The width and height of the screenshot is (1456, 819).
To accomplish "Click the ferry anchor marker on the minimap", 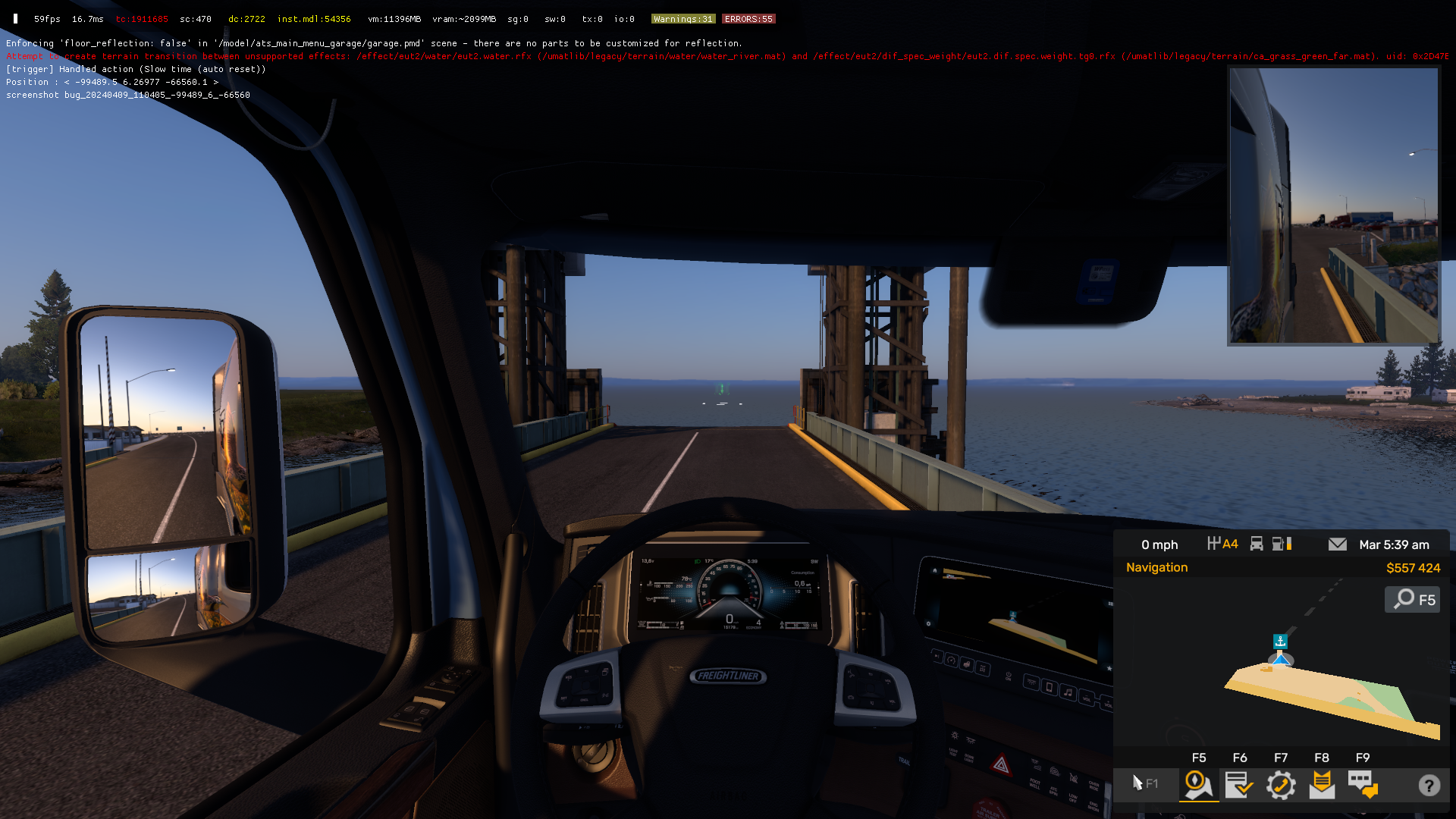I will pyautogui.click(x=1280, y=641).
